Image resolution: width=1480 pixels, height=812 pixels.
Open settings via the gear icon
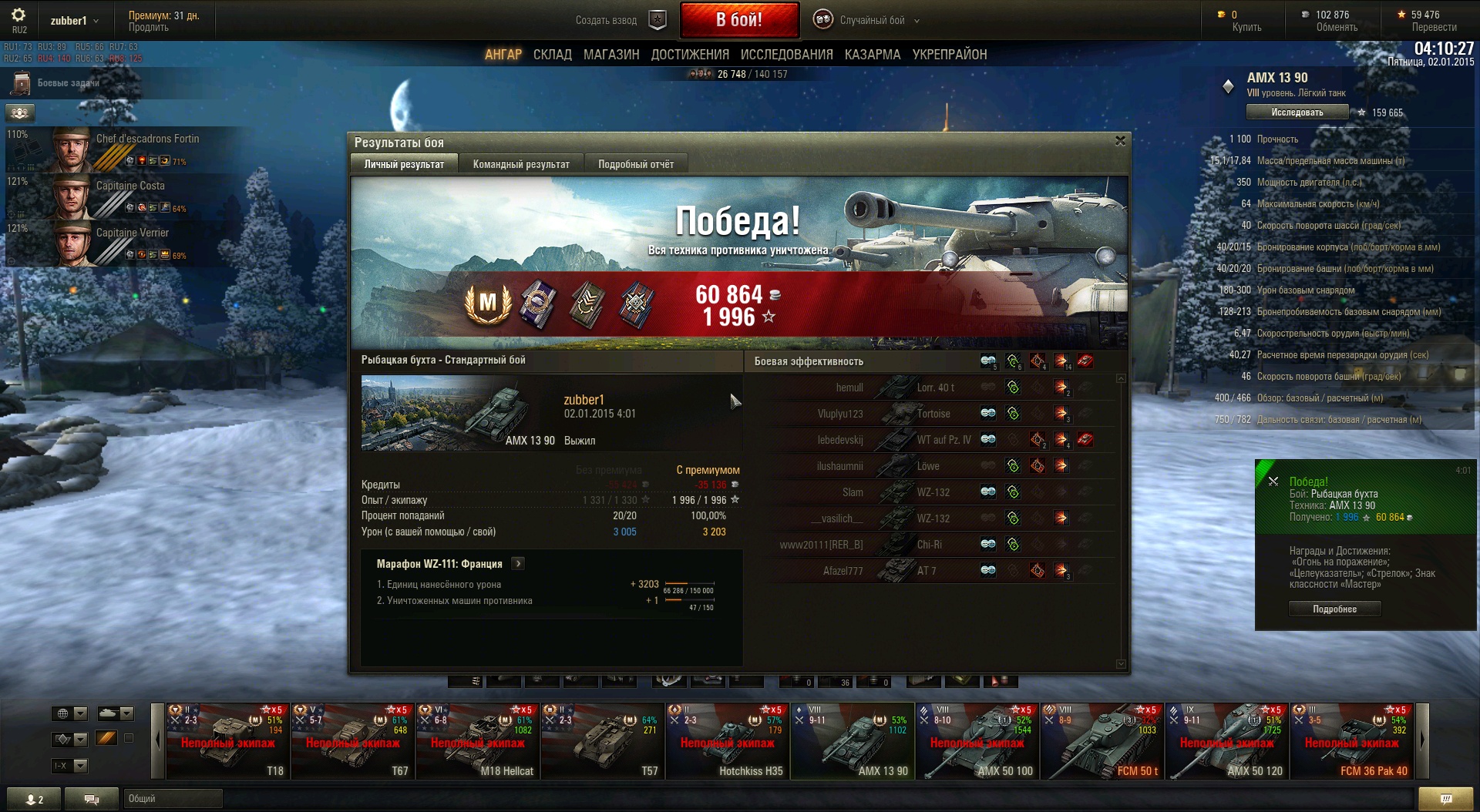click(x=18, y=15)
